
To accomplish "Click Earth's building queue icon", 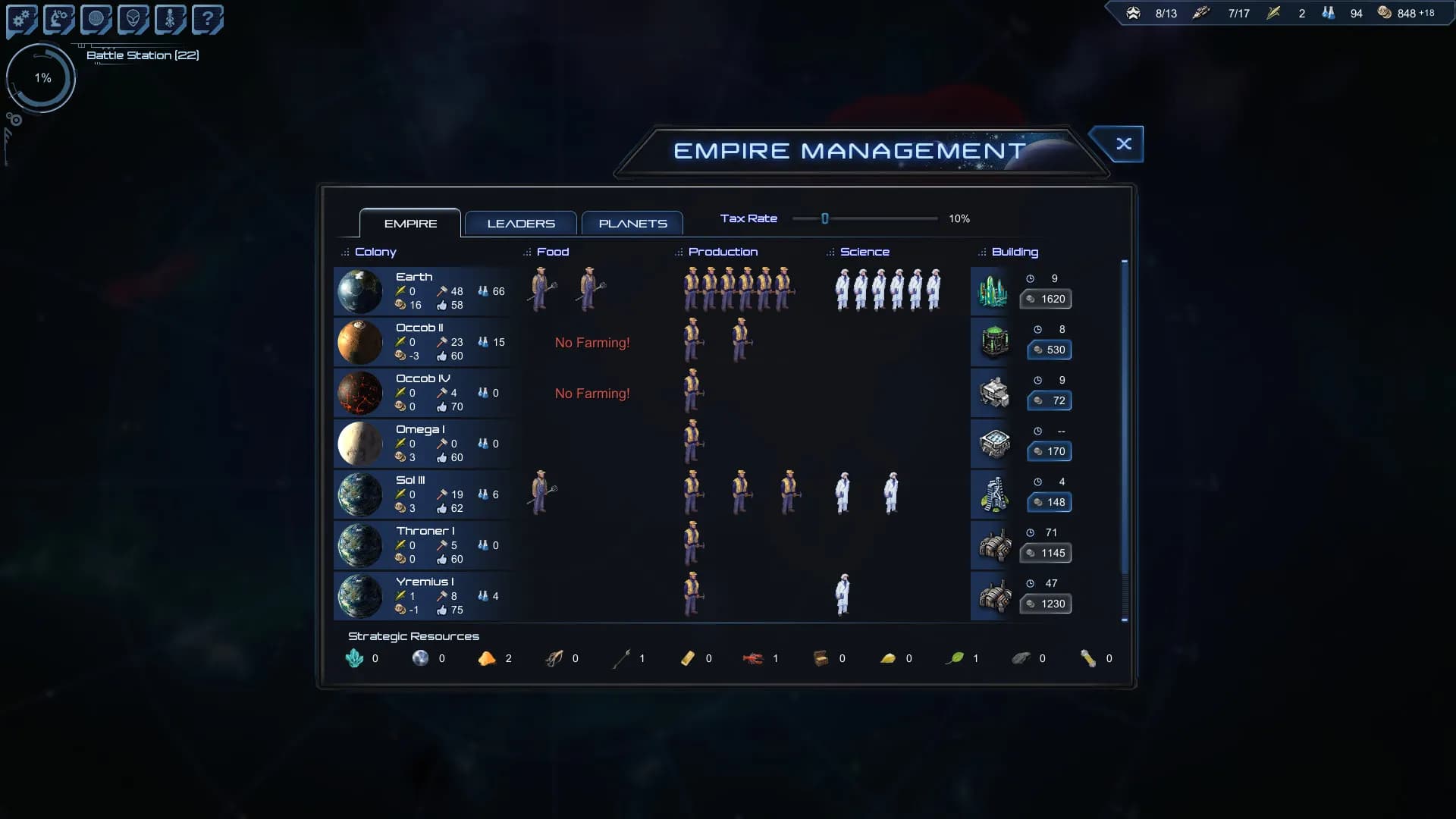I will click(993, 291).
